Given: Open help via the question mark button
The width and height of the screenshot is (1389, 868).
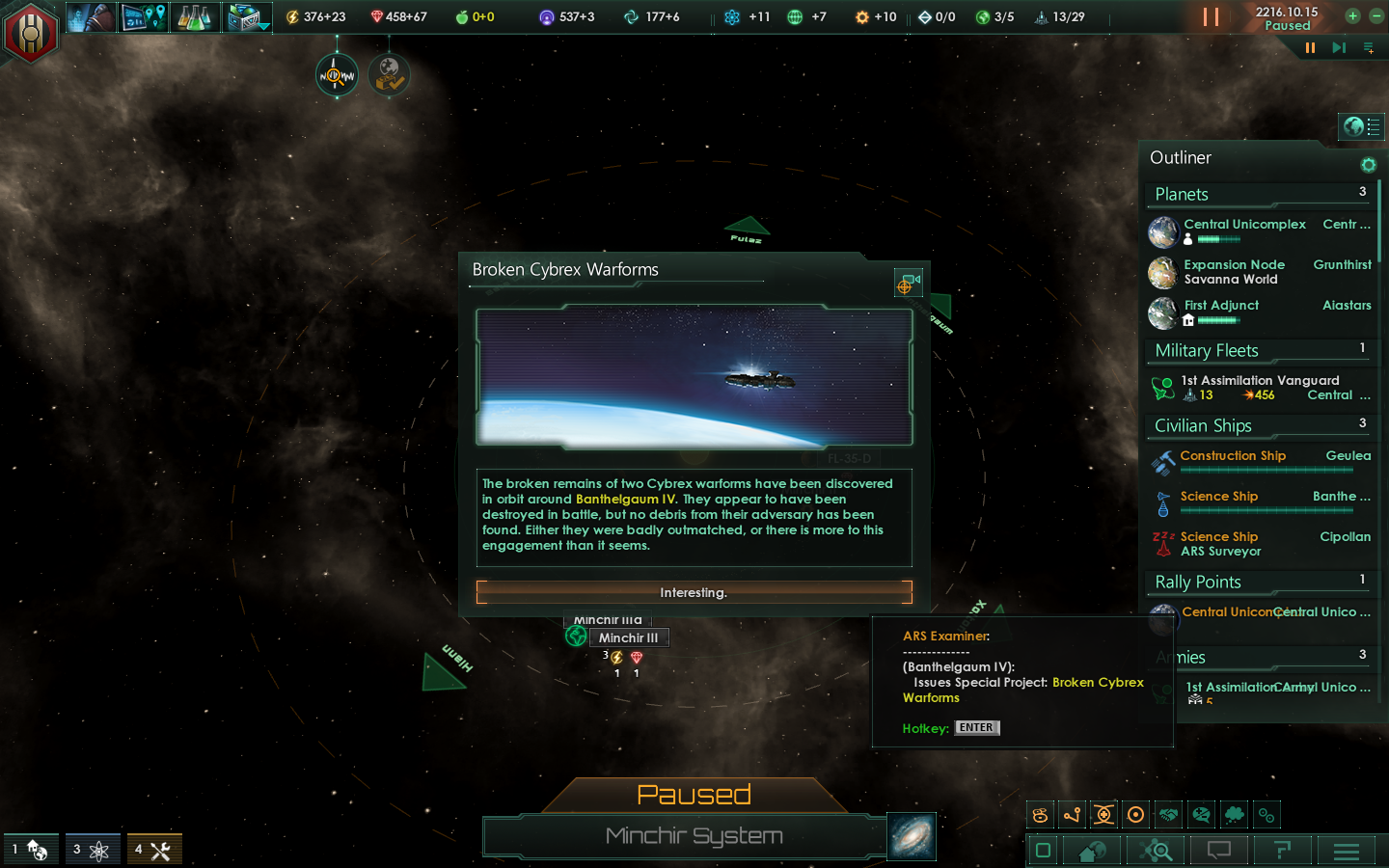Looking at the screenshot, I should point(1281,851).
